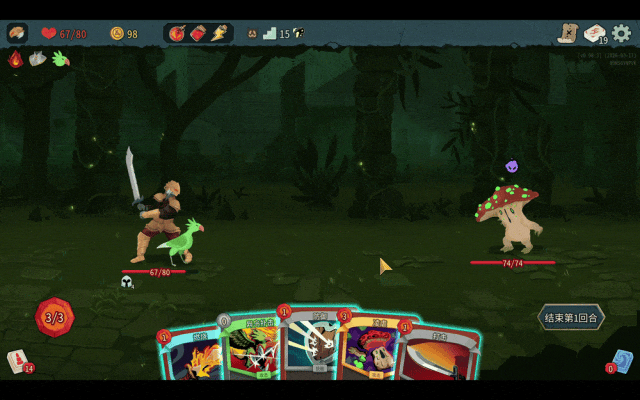Choose the green dragon zero-cost card
Image resolution: width=640 pixels, height=400 pixels.
point(248,350)
